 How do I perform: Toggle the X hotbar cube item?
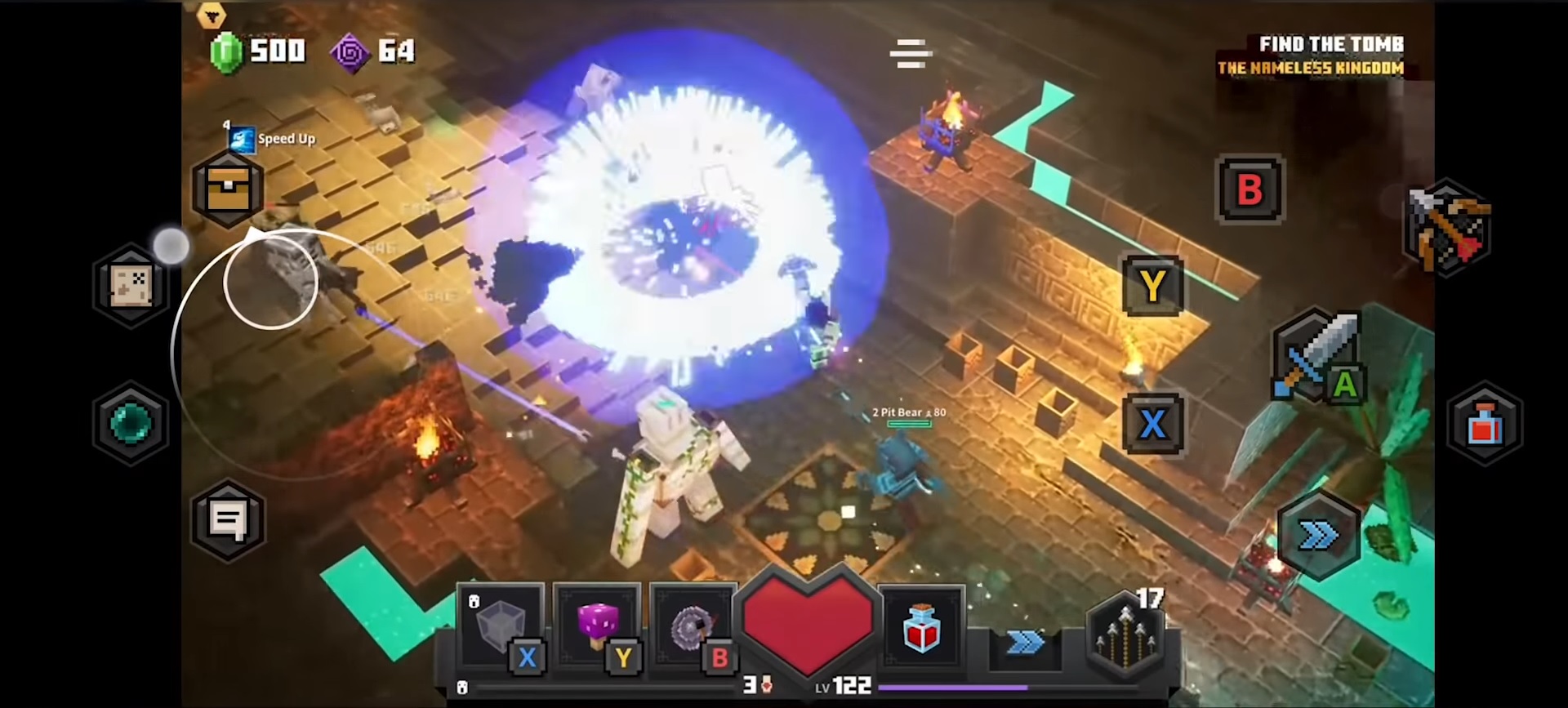(x=501, y=627)
